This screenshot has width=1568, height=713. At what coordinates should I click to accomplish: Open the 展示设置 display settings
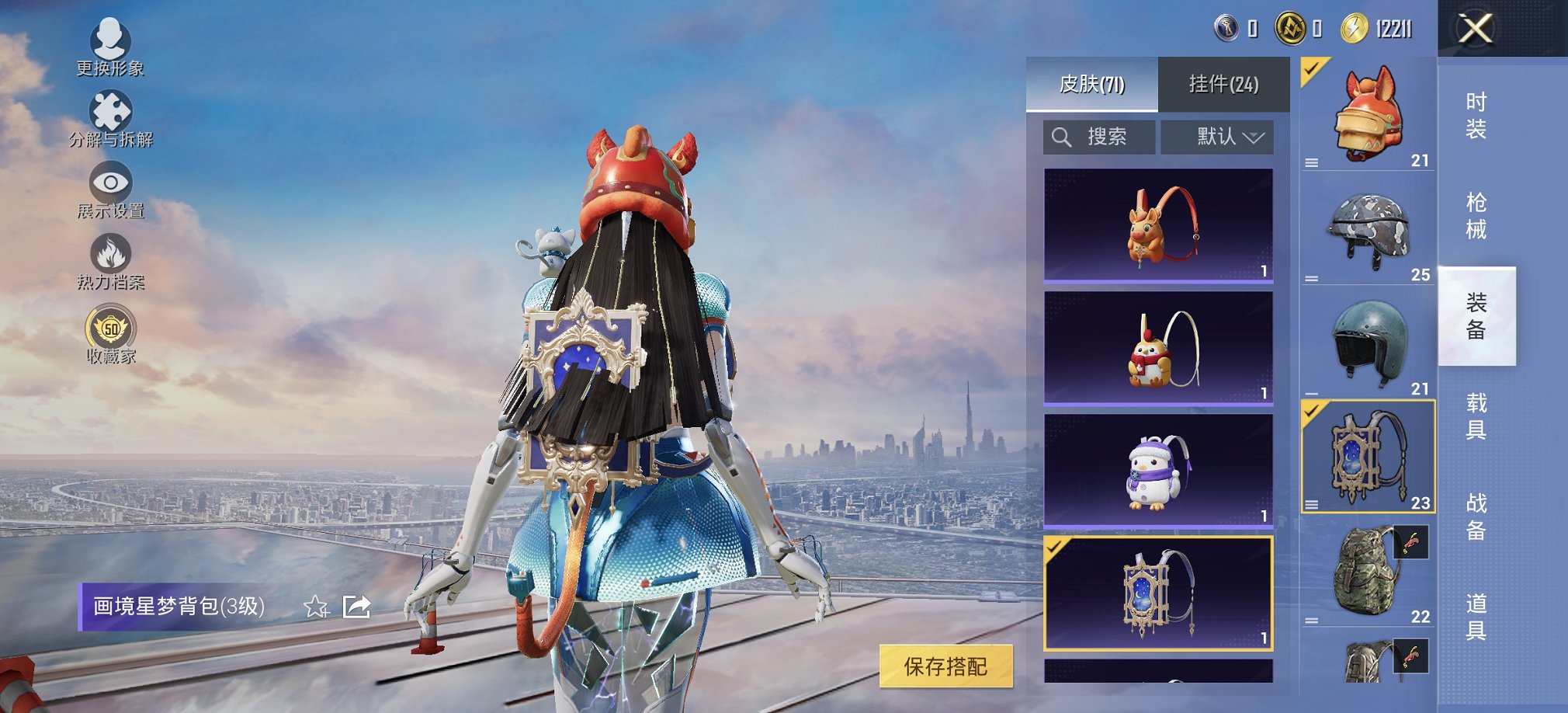click(112, 183)
